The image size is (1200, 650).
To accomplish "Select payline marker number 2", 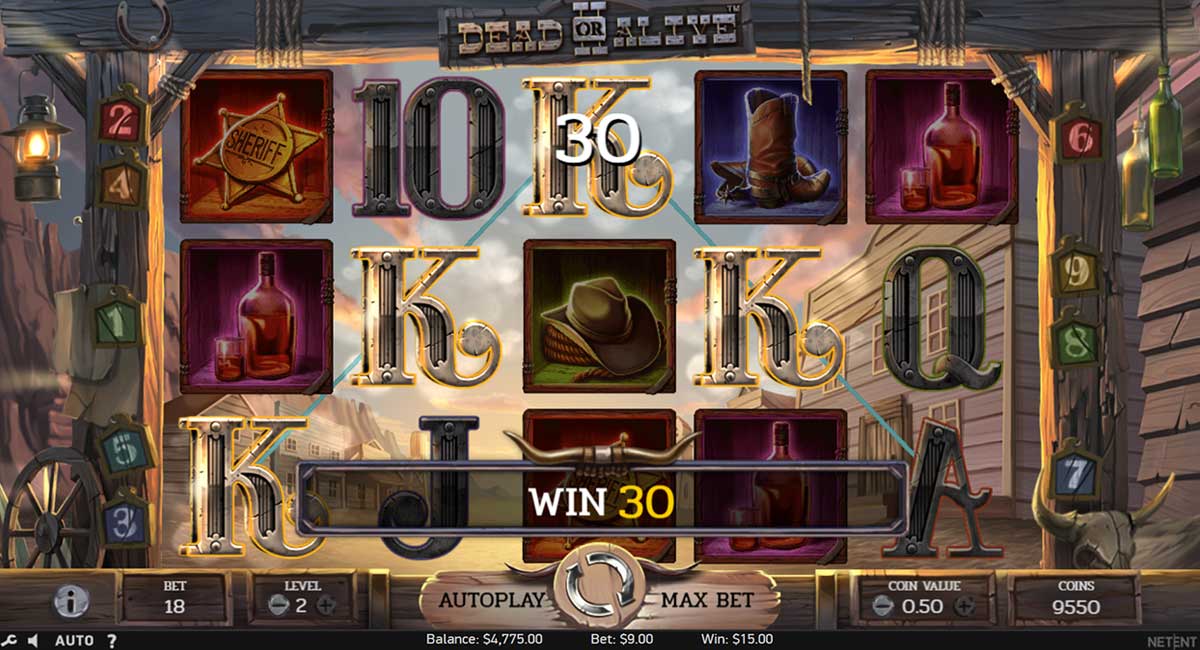I will (122, 121).
